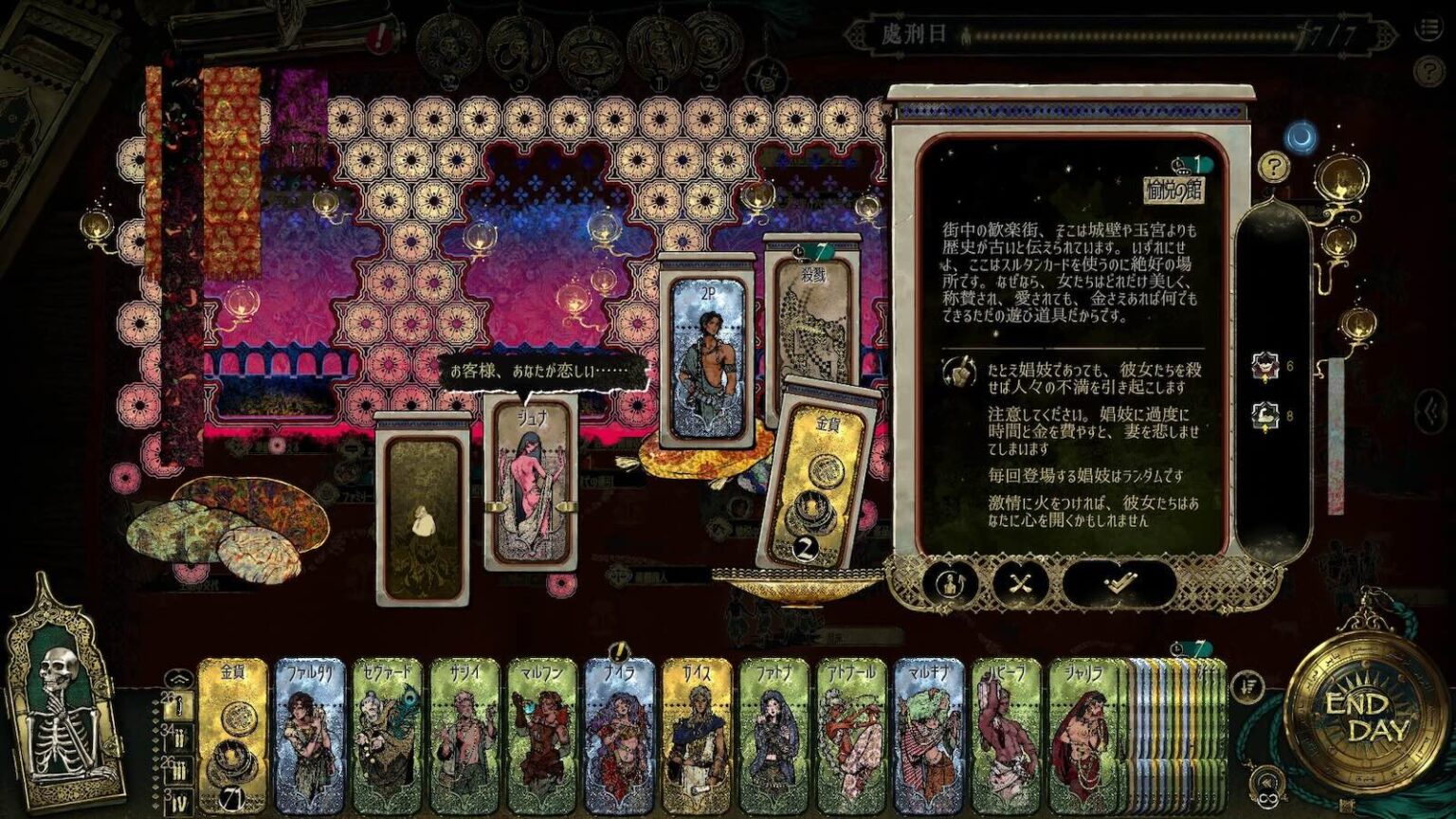The image size is (1456, 819).
Task: Click the 處刑日 banner at the top
Action: (916, 31)
